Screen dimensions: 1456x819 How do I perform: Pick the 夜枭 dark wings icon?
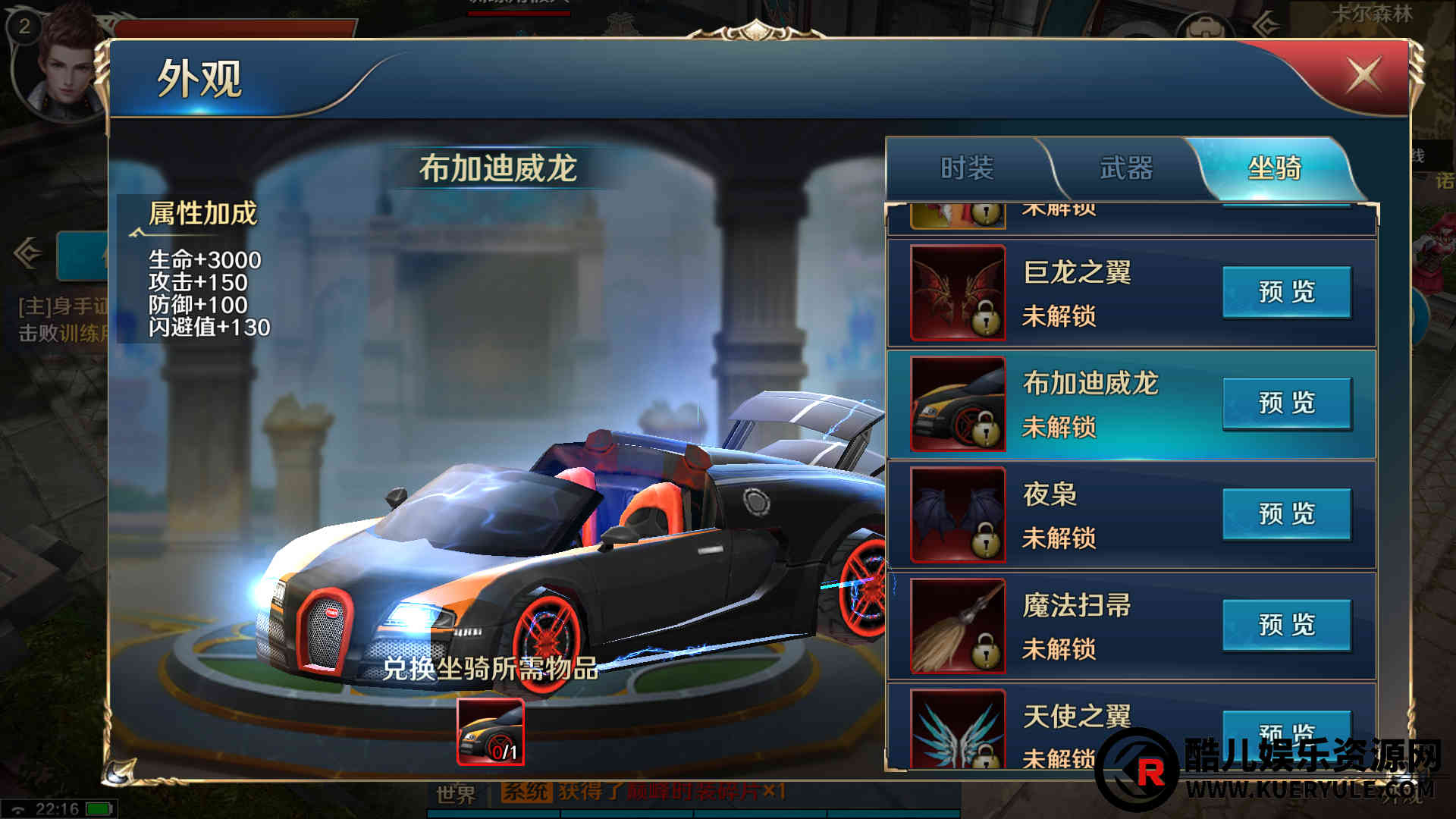point(958,515)
